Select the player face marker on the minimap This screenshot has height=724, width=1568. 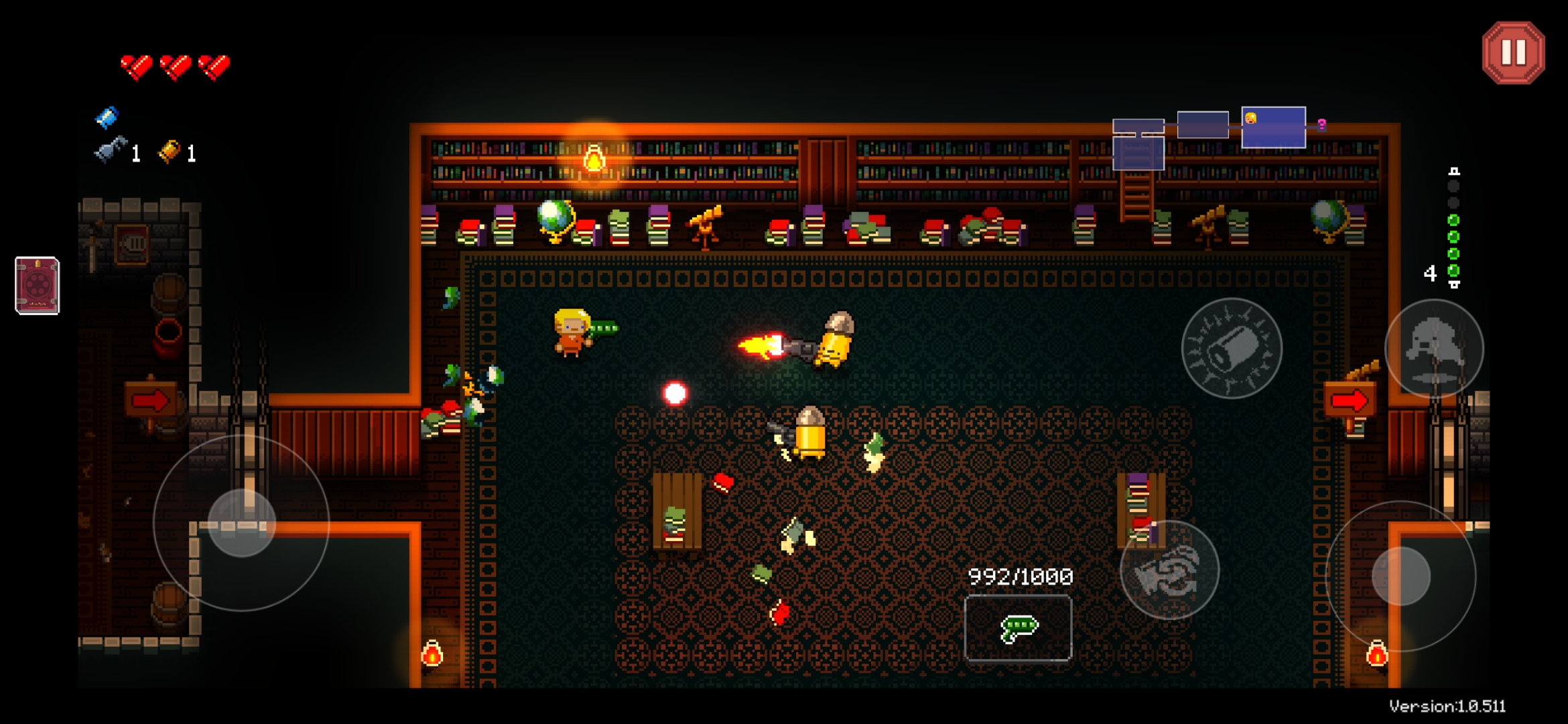pos(1251,119)
